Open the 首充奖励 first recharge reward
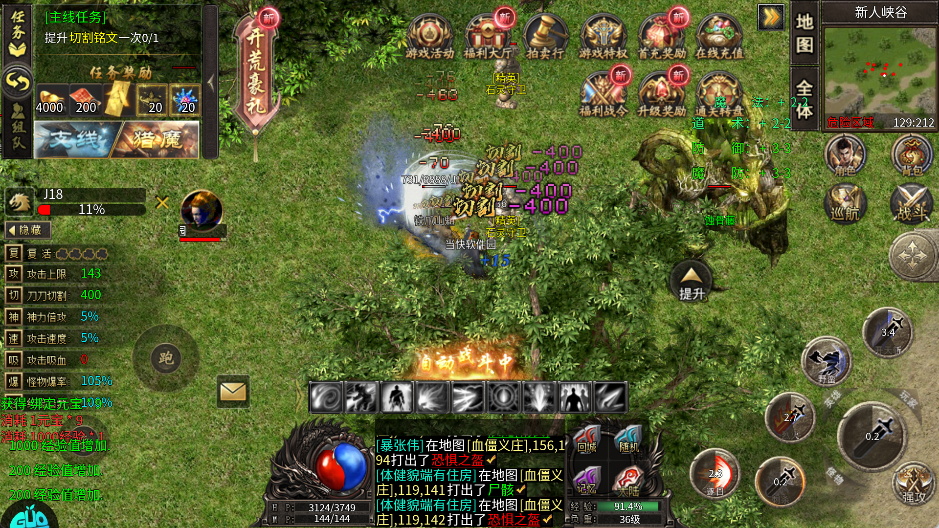Screen dimensions: 939x528 tap(662, 37)
